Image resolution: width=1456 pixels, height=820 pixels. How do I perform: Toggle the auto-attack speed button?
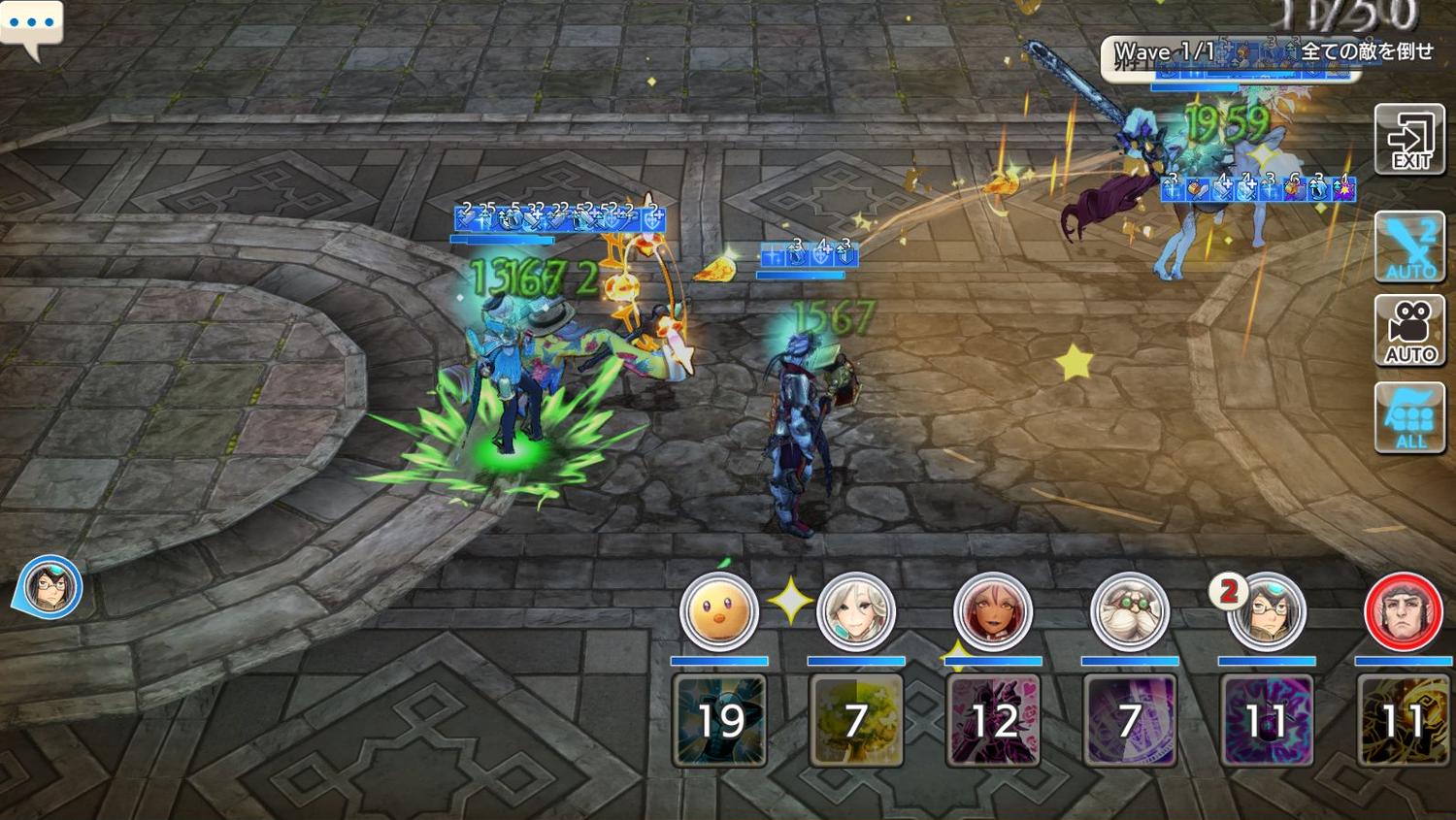(1409, 247)
